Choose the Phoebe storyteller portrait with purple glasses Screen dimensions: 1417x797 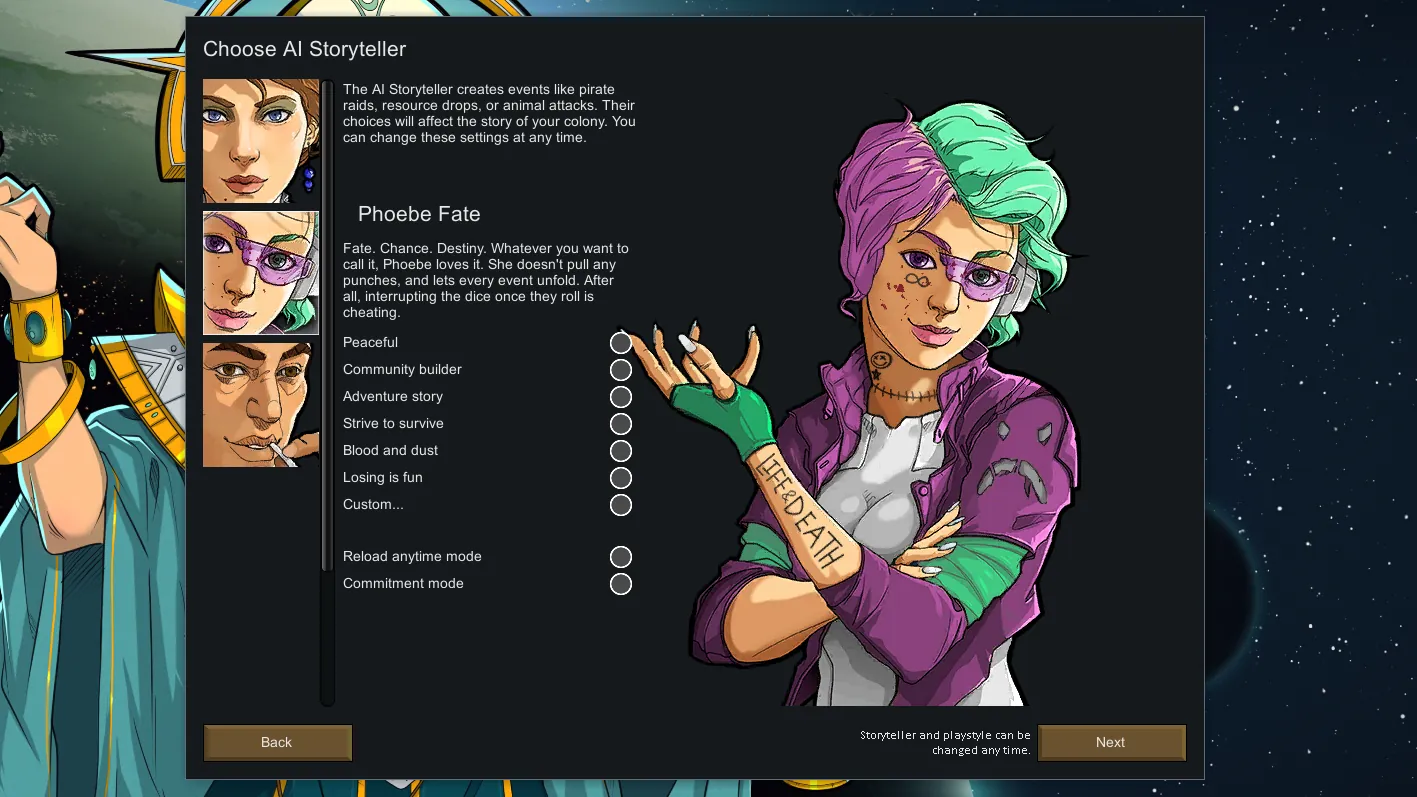(x=260, y=272)
